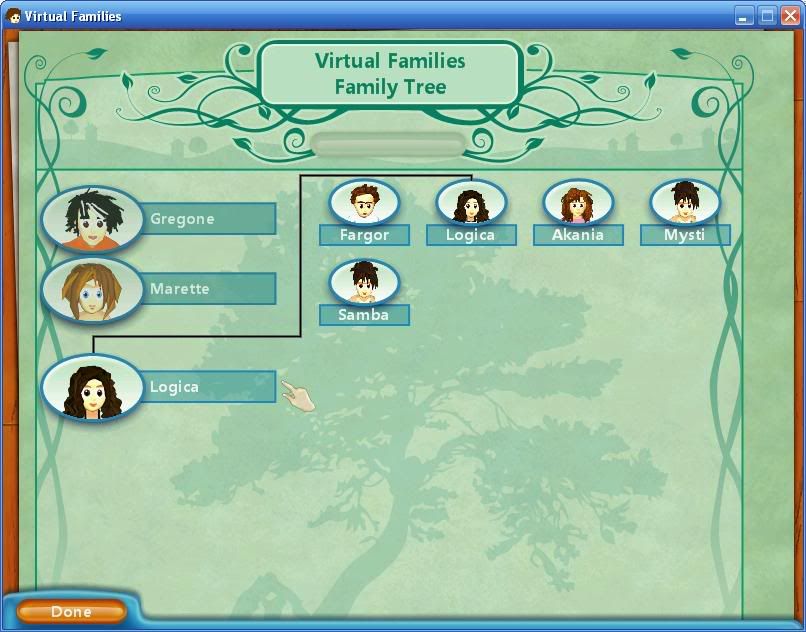Select Marette's name label
806x632 pixels.
pyautogui.click(x=210, y=289)
